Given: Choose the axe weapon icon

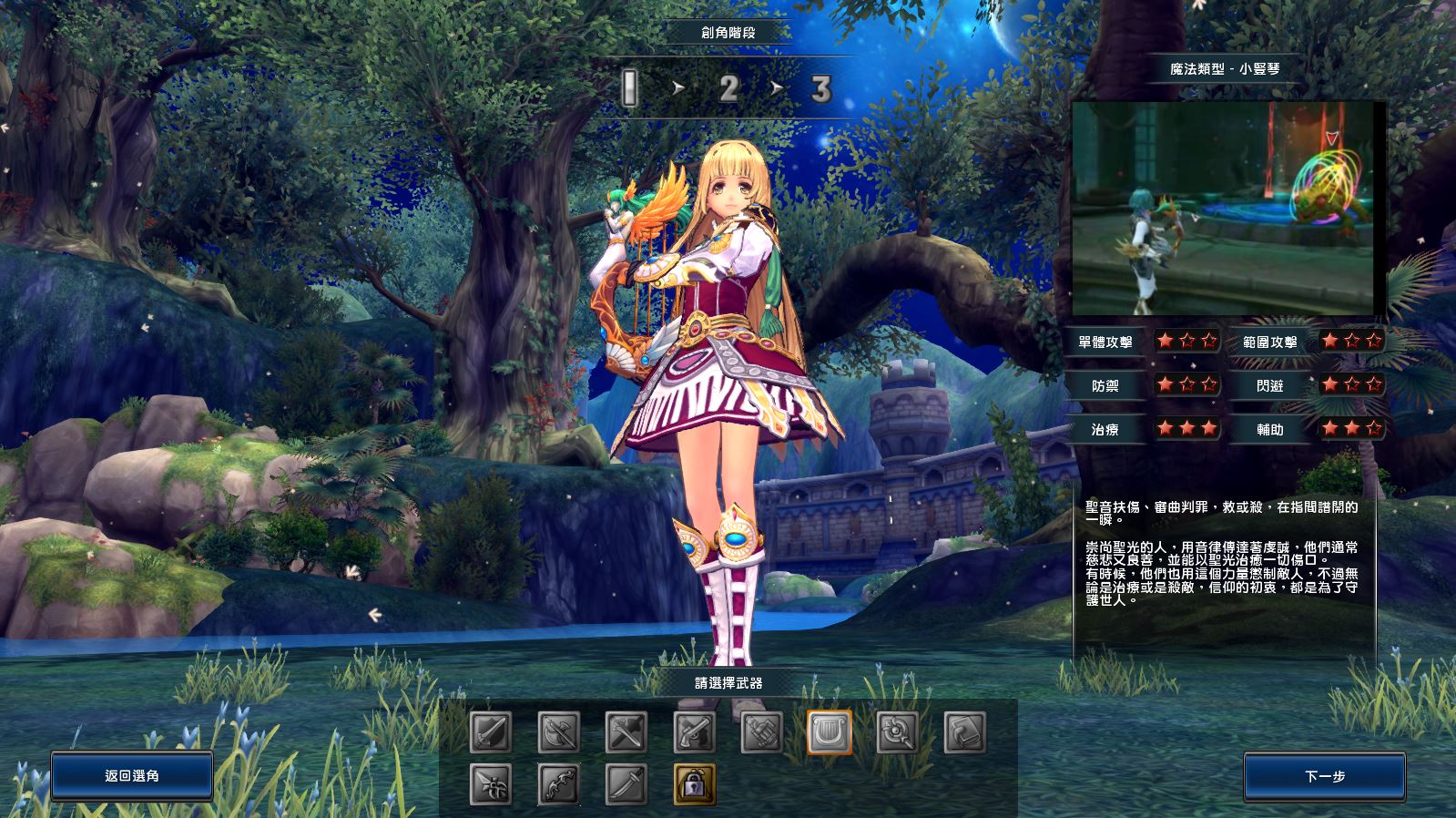Looking at the screenshot, I should pyautogui.click(x=558, y=731).
